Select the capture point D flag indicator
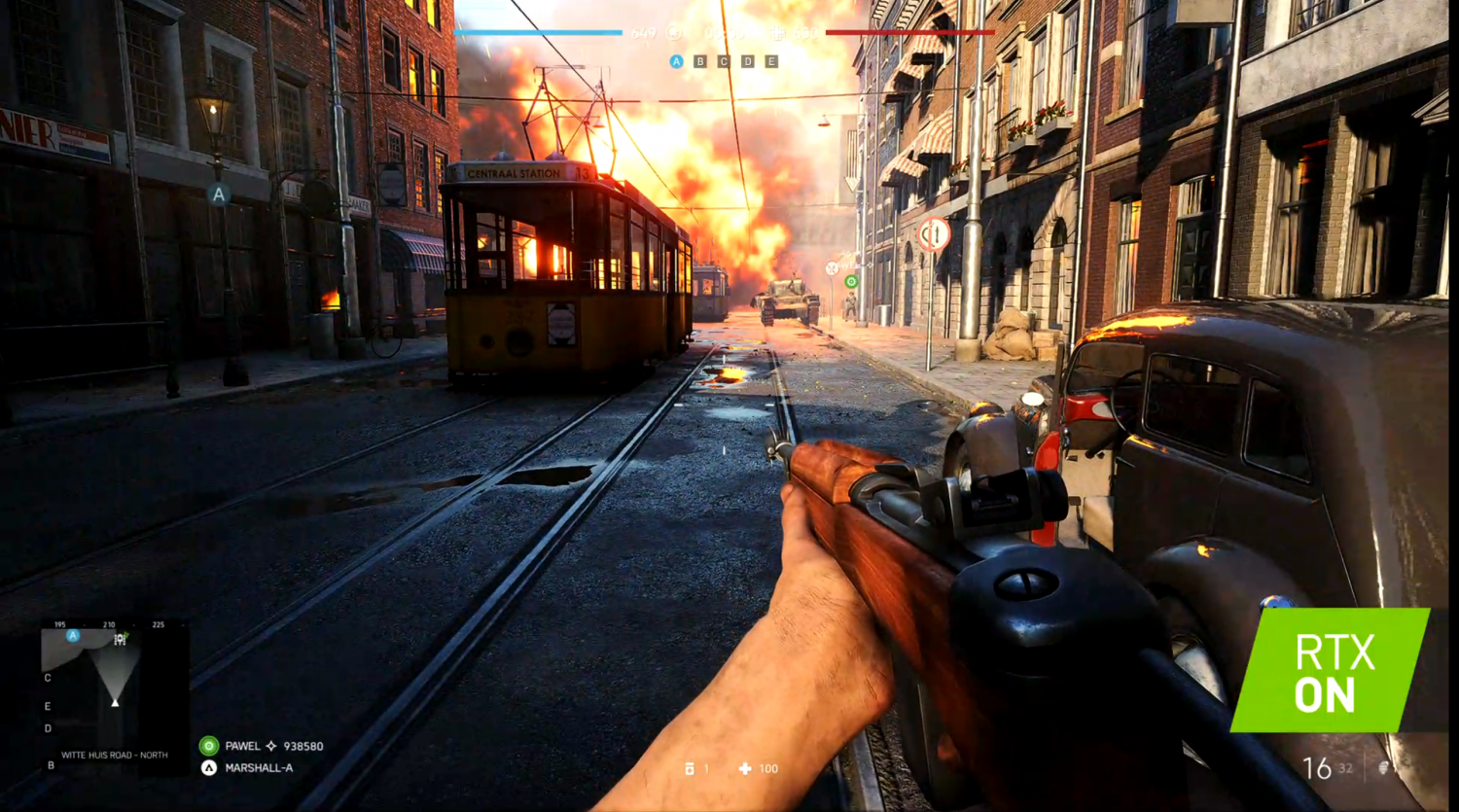 (x=747, y=61)
